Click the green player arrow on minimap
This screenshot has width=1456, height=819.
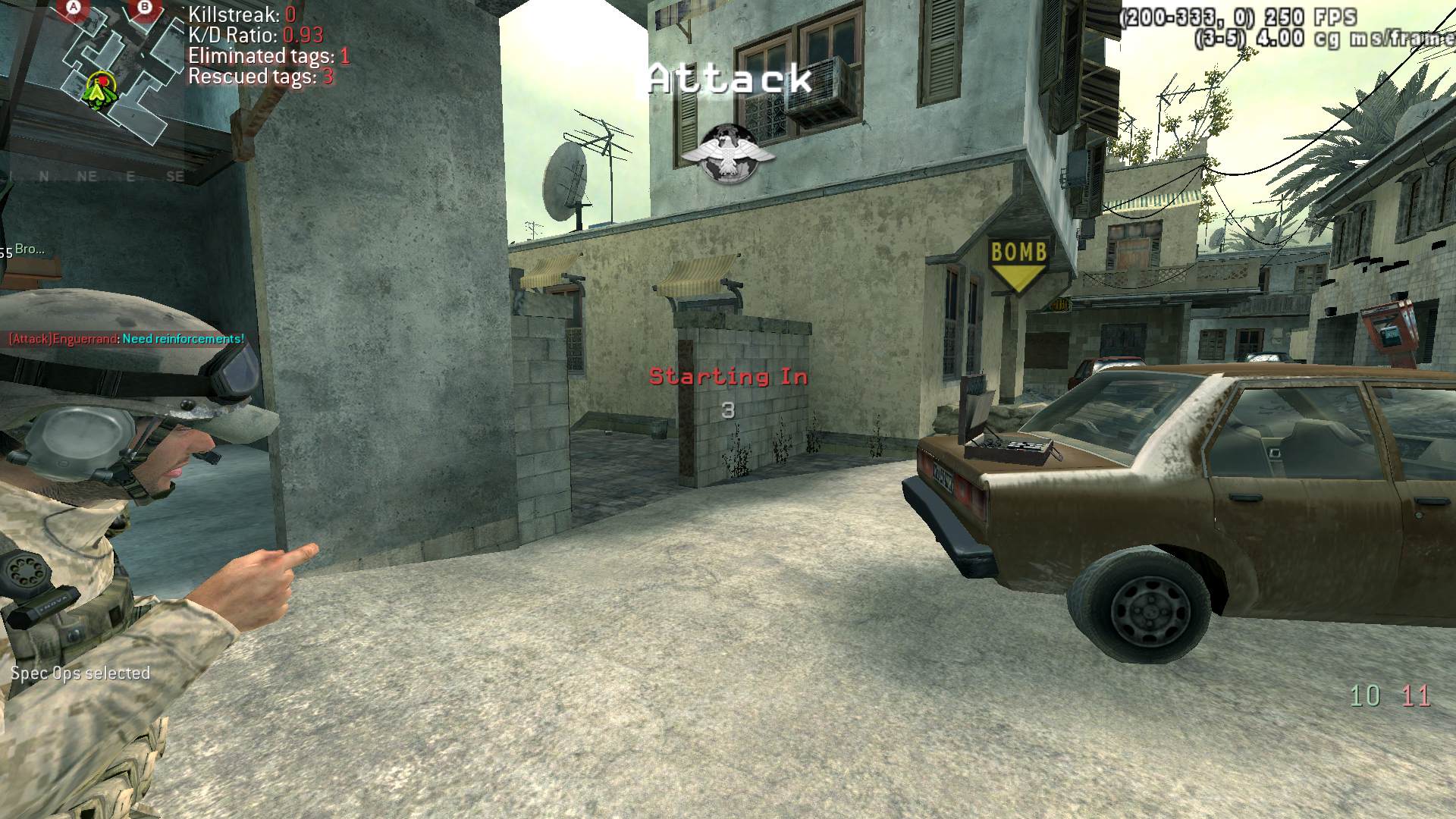click(x=97, y=89)
